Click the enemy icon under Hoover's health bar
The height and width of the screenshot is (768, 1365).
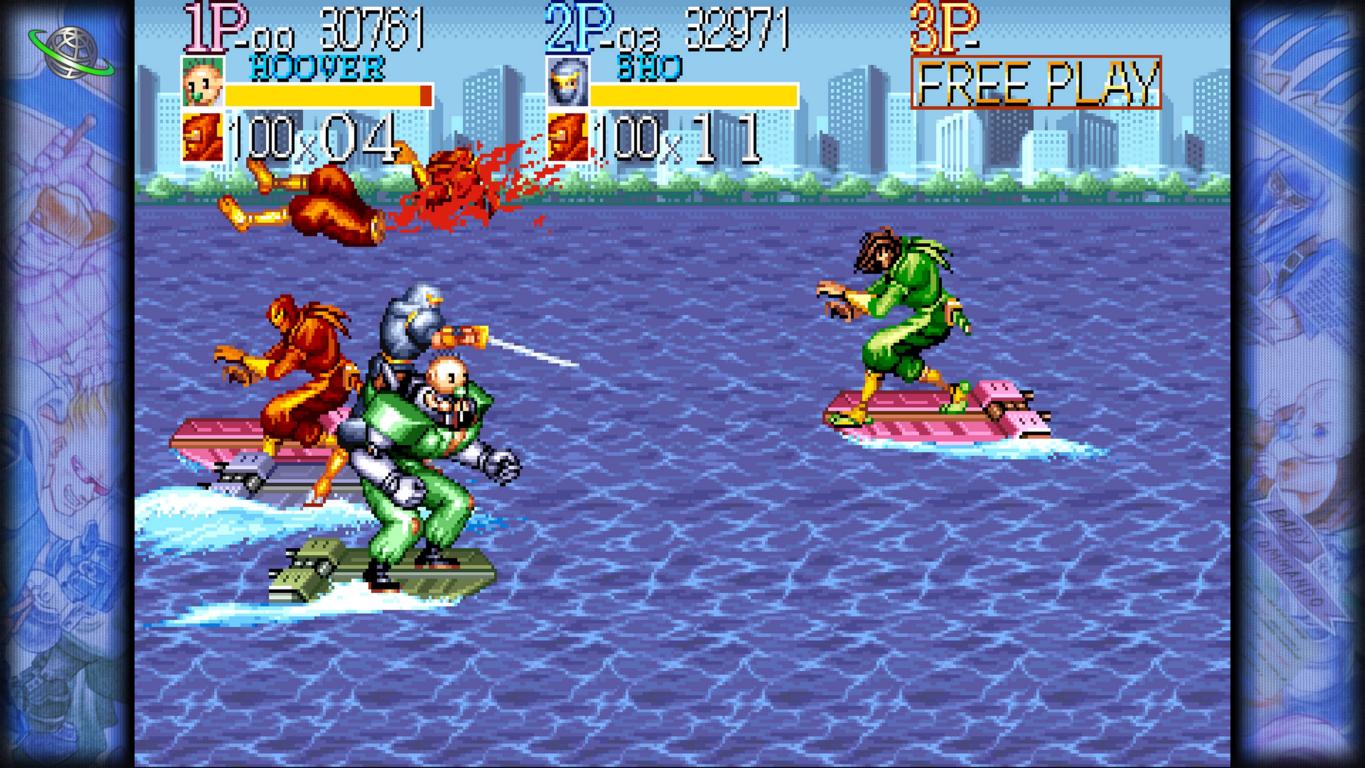pos(202,138)
